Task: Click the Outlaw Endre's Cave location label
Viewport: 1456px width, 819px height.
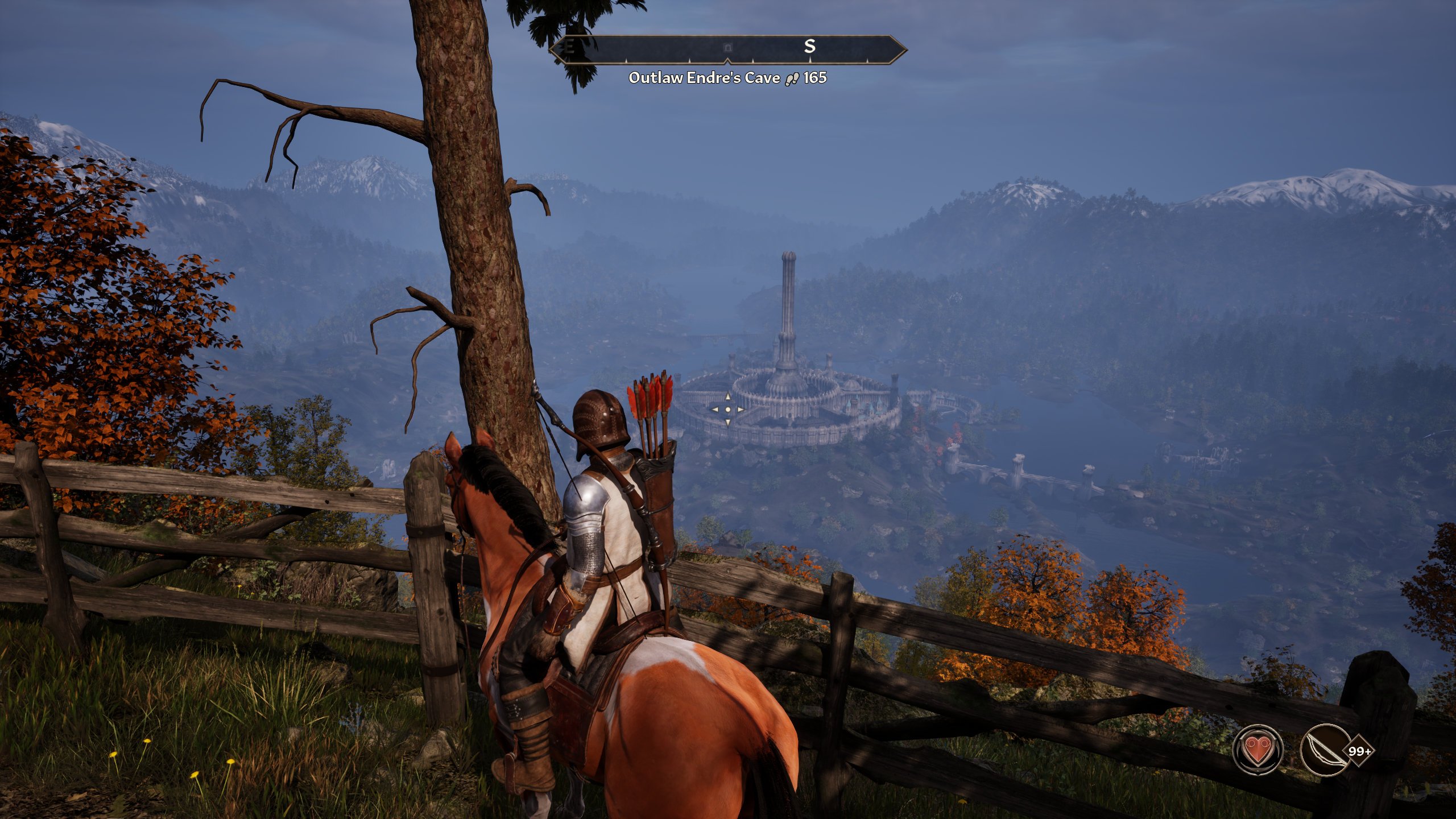Action: click(704, 78)
